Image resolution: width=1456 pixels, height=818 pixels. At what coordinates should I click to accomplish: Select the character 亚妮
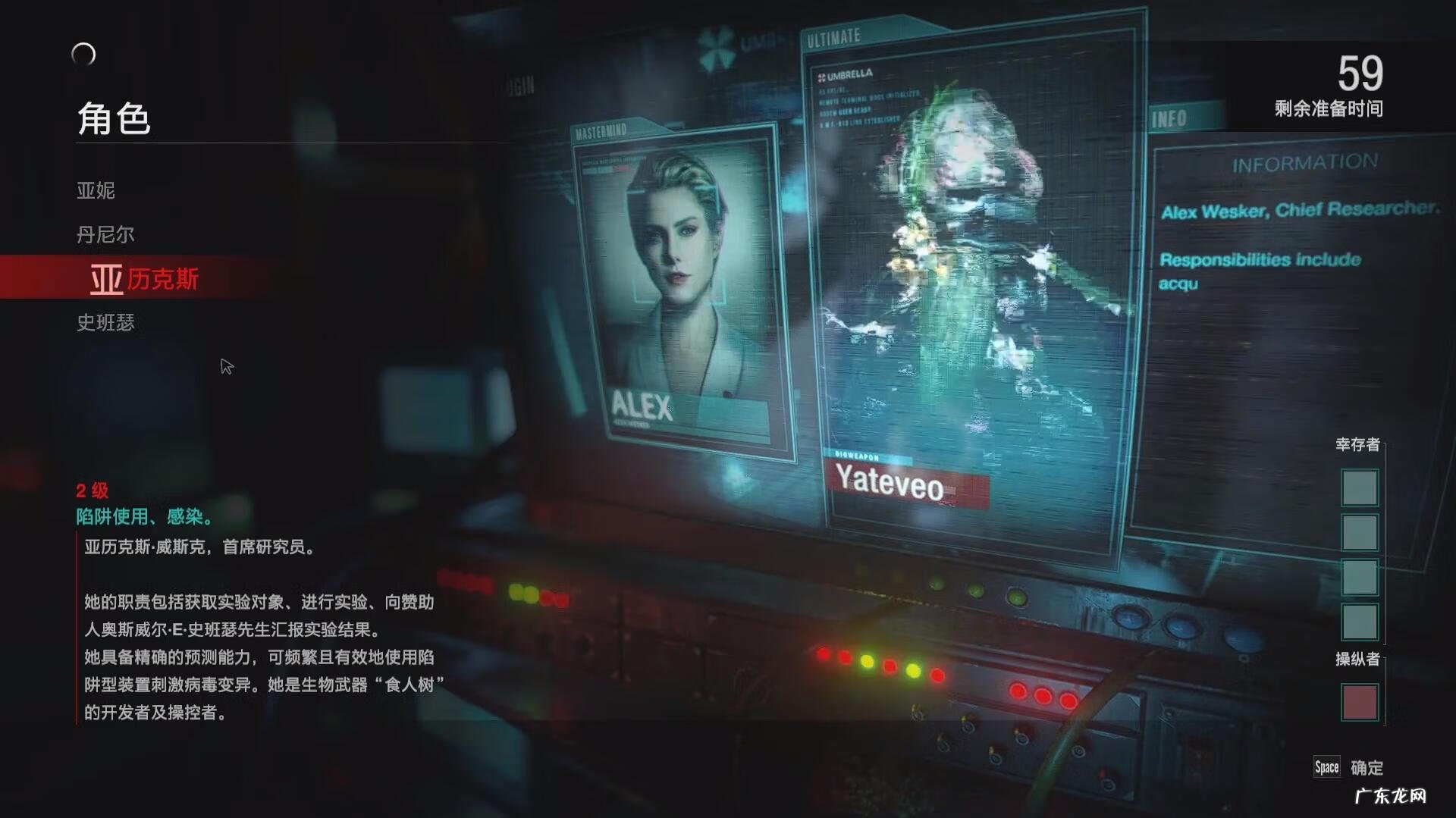(96, 190)
